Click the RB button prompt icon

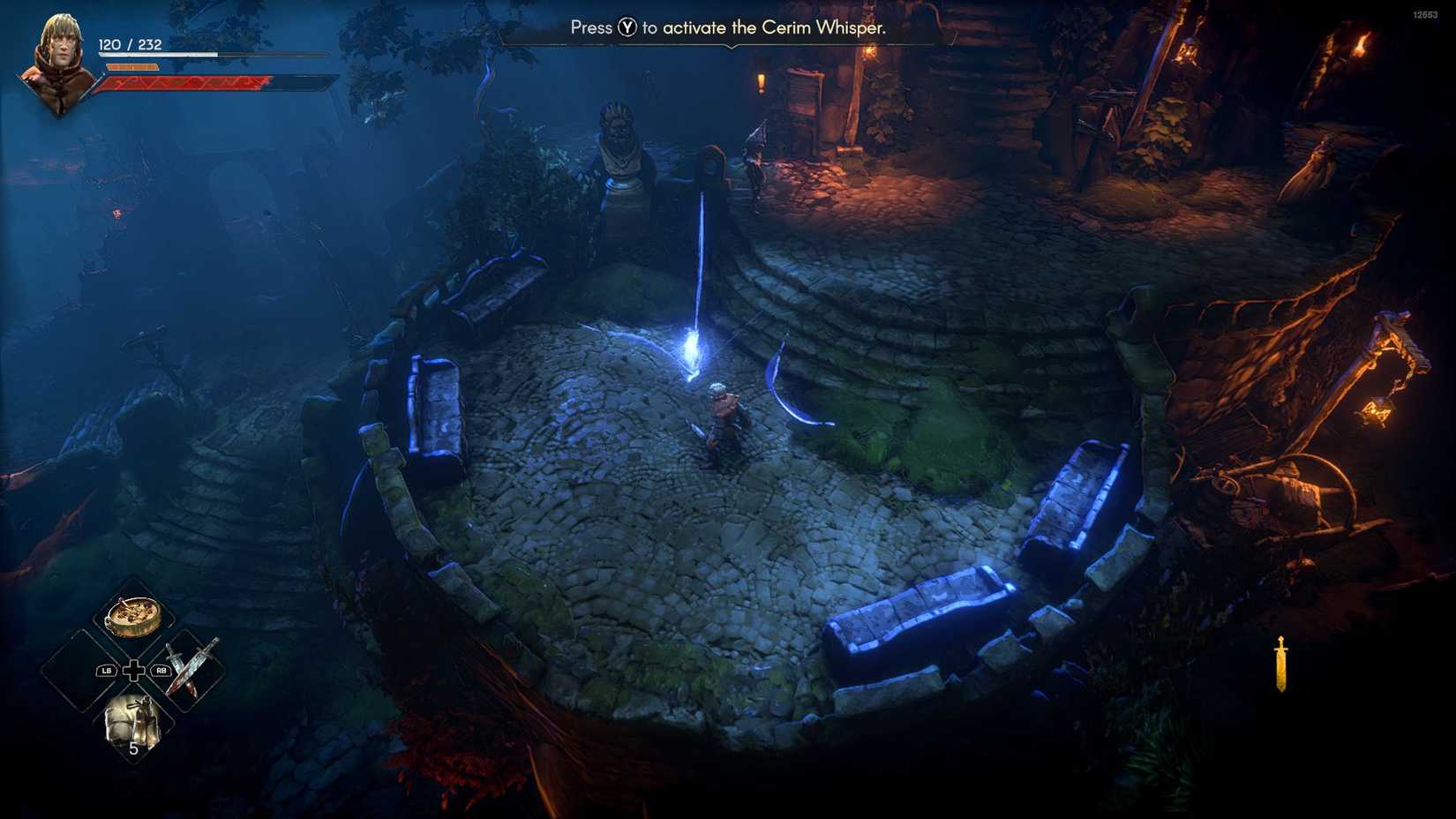[162, 669]
